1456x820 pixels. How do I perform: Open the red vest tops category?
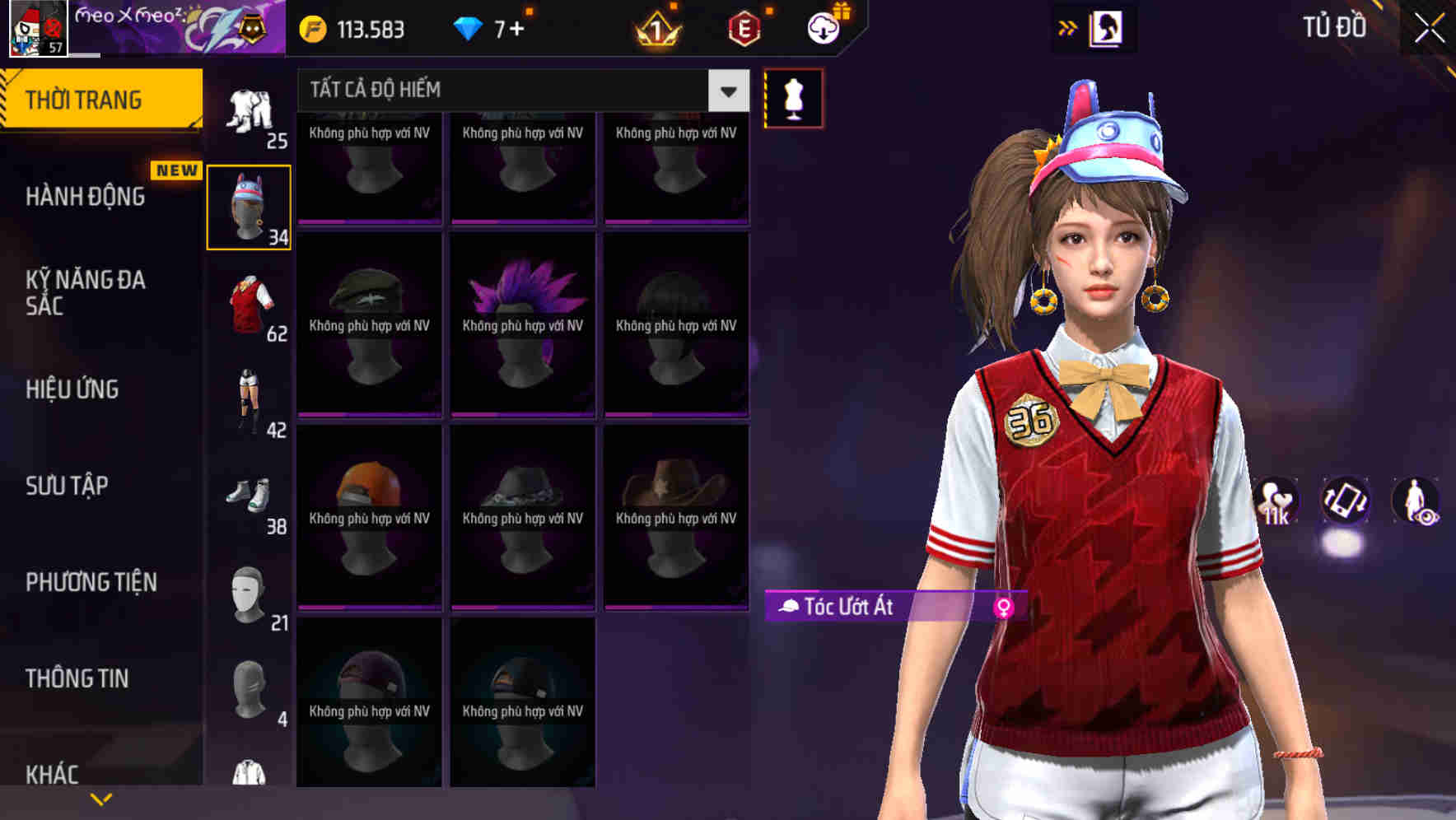[248, 305]
